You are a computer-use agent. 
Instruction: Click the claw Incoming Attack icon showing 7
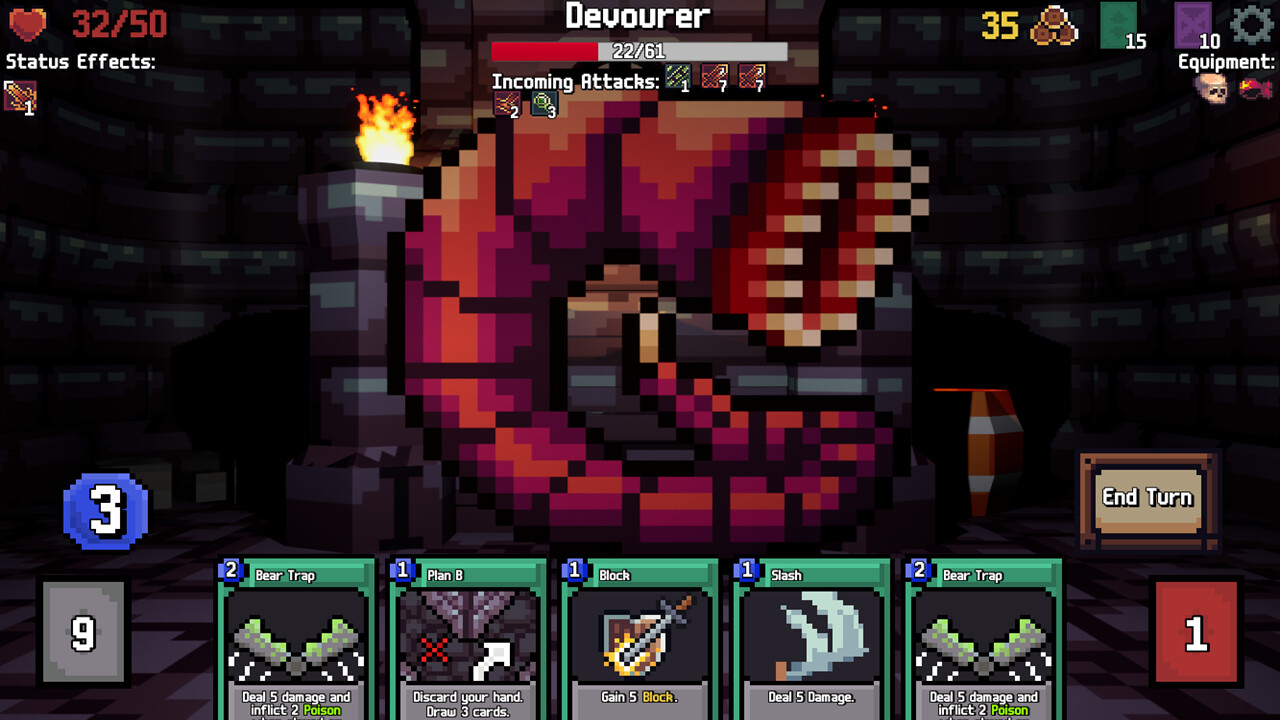[x=713, y=74]
